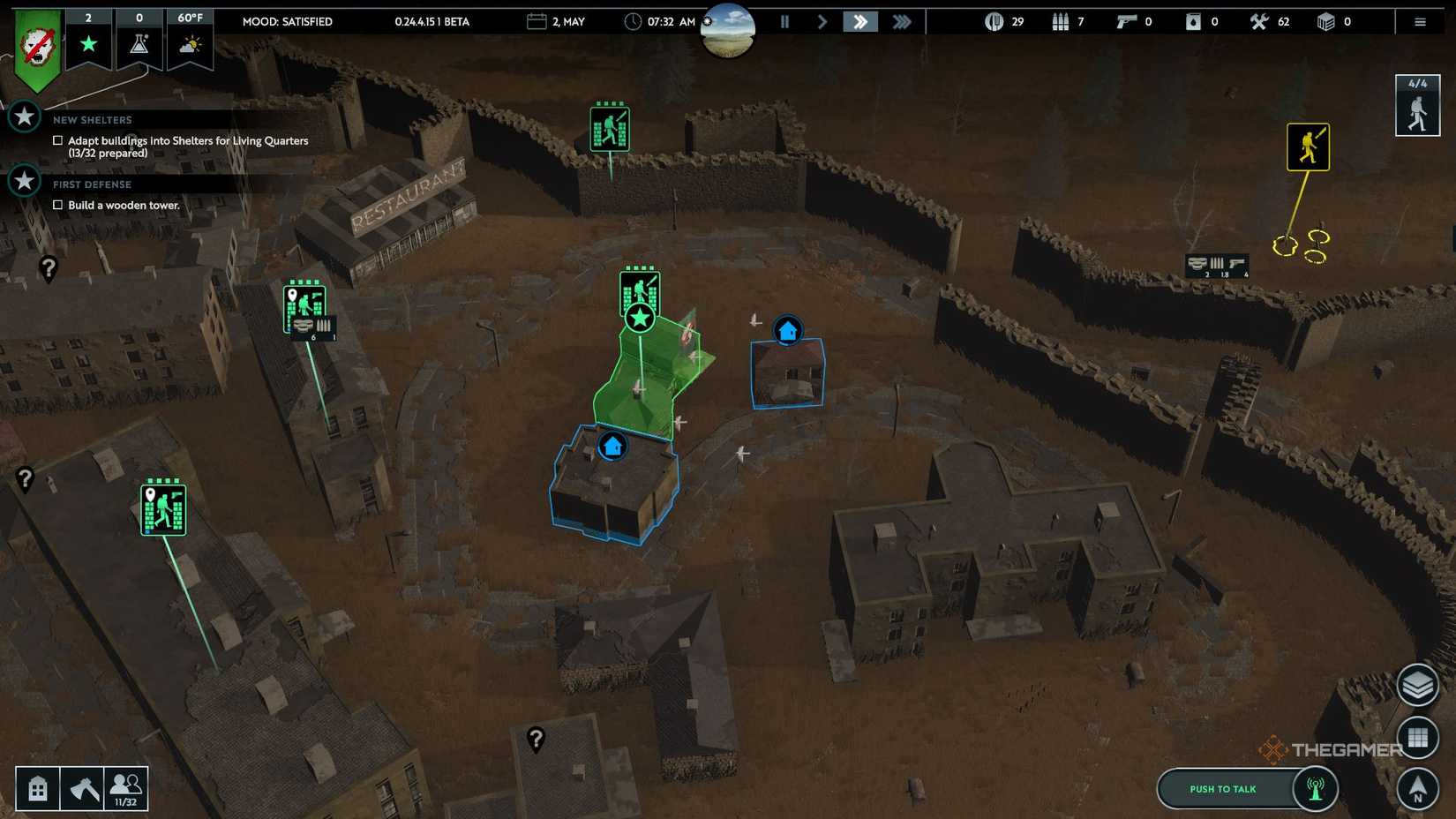This screenshot has height=819, width=1456.
Task: Reset camera north with the compass button
Action: click(x=1418, y=785)
